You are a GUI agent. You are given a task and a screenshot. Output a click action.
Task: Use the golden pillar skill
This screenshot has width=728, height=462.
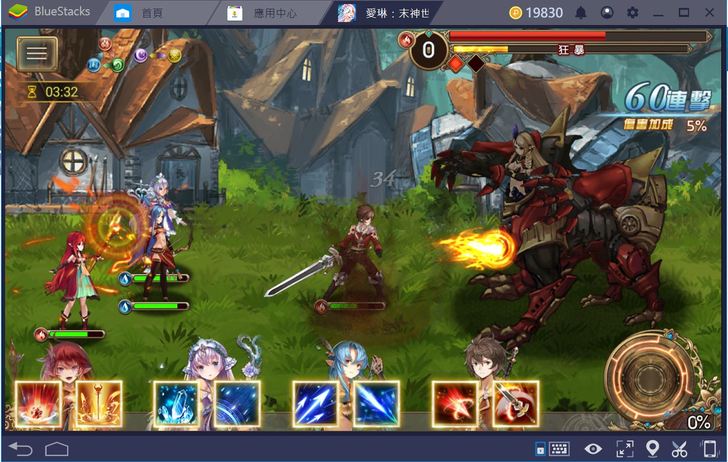(x=98, y=404)
